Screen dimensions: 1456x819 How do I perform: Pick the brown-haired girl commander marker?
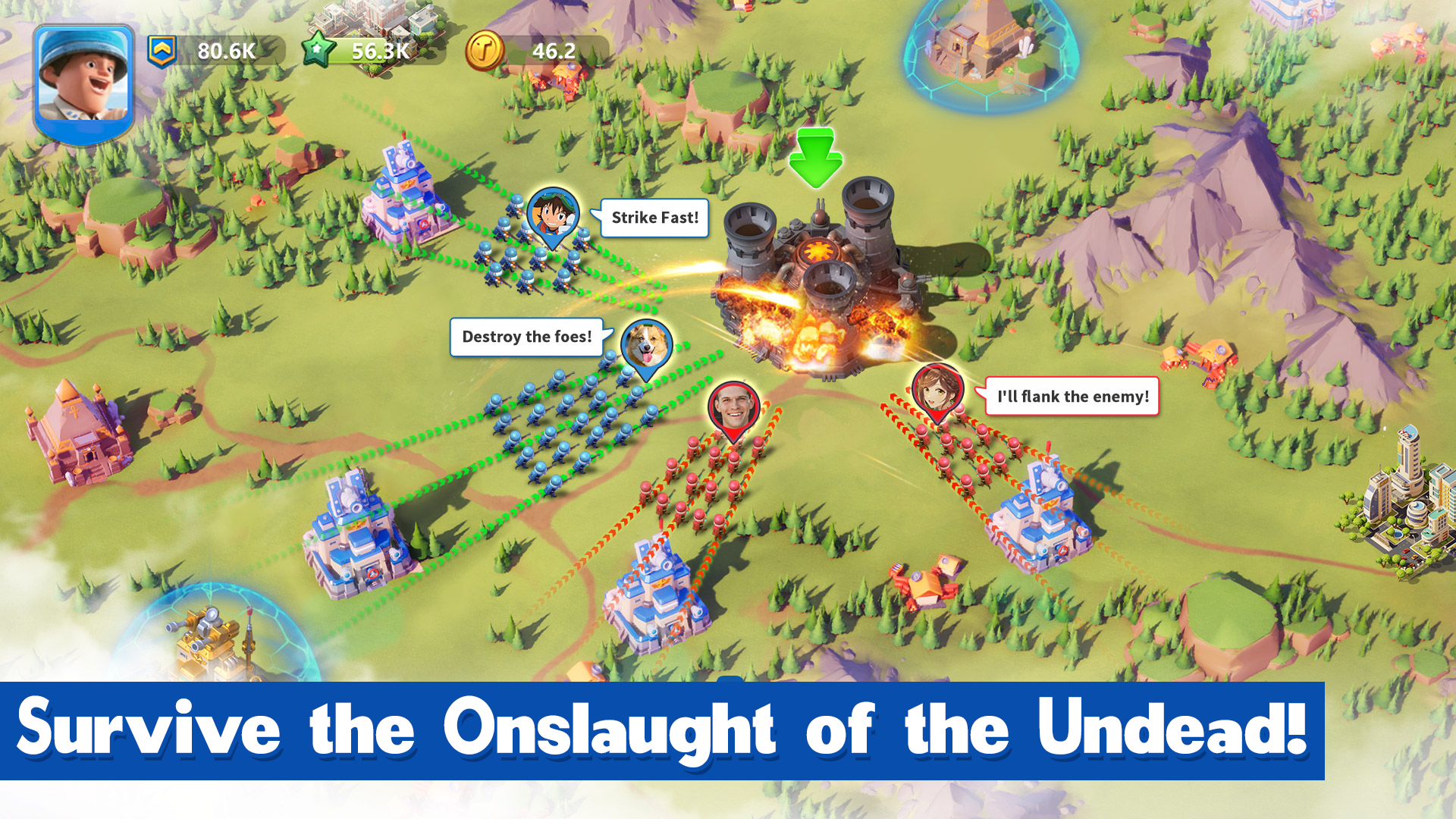pyautogui.click(x=937, y=390)
